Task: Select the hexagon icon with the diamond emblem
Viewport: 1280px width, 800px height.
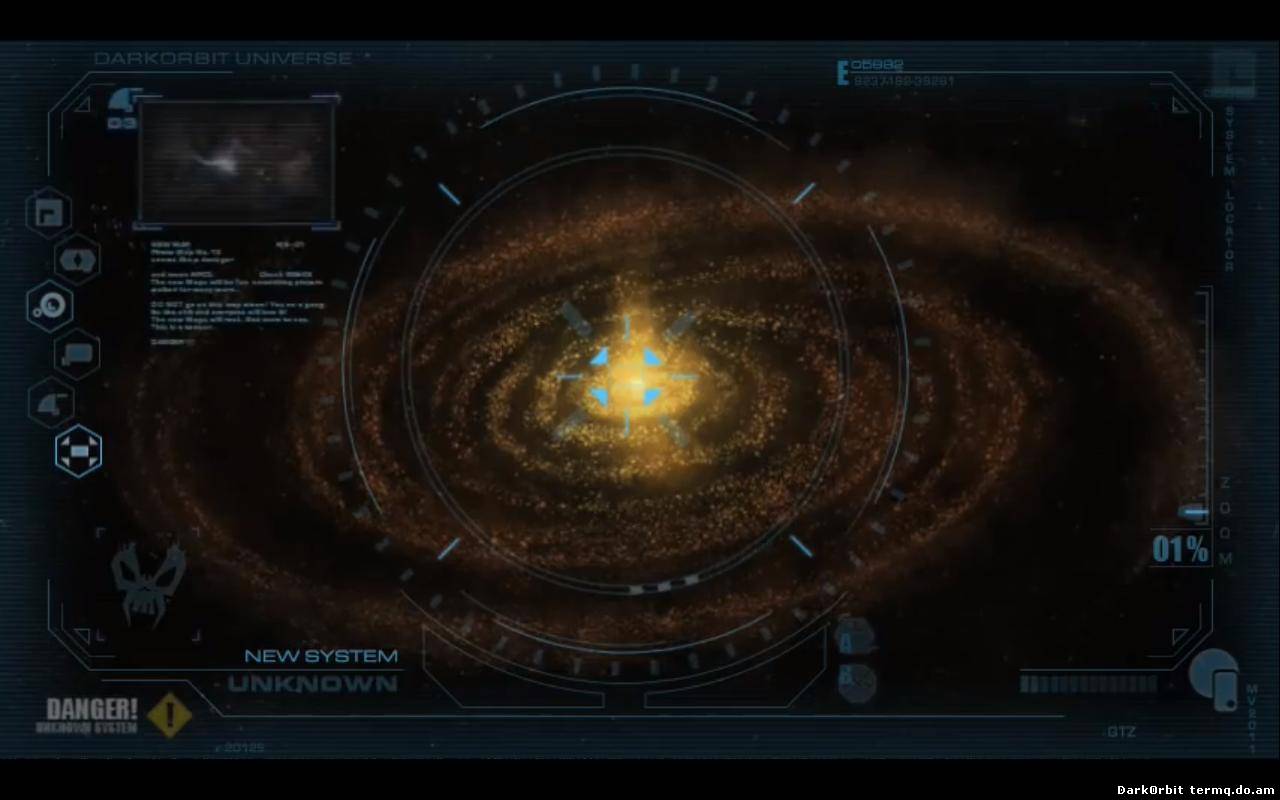Action: (77, 260)
